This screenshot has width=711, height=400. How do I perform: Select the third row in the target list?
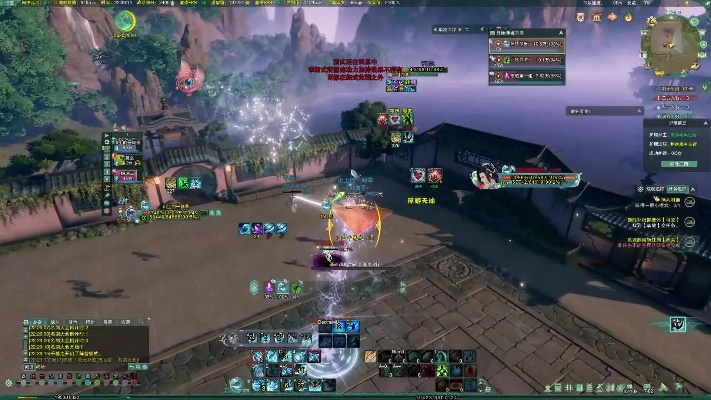[x=526, y=75]
